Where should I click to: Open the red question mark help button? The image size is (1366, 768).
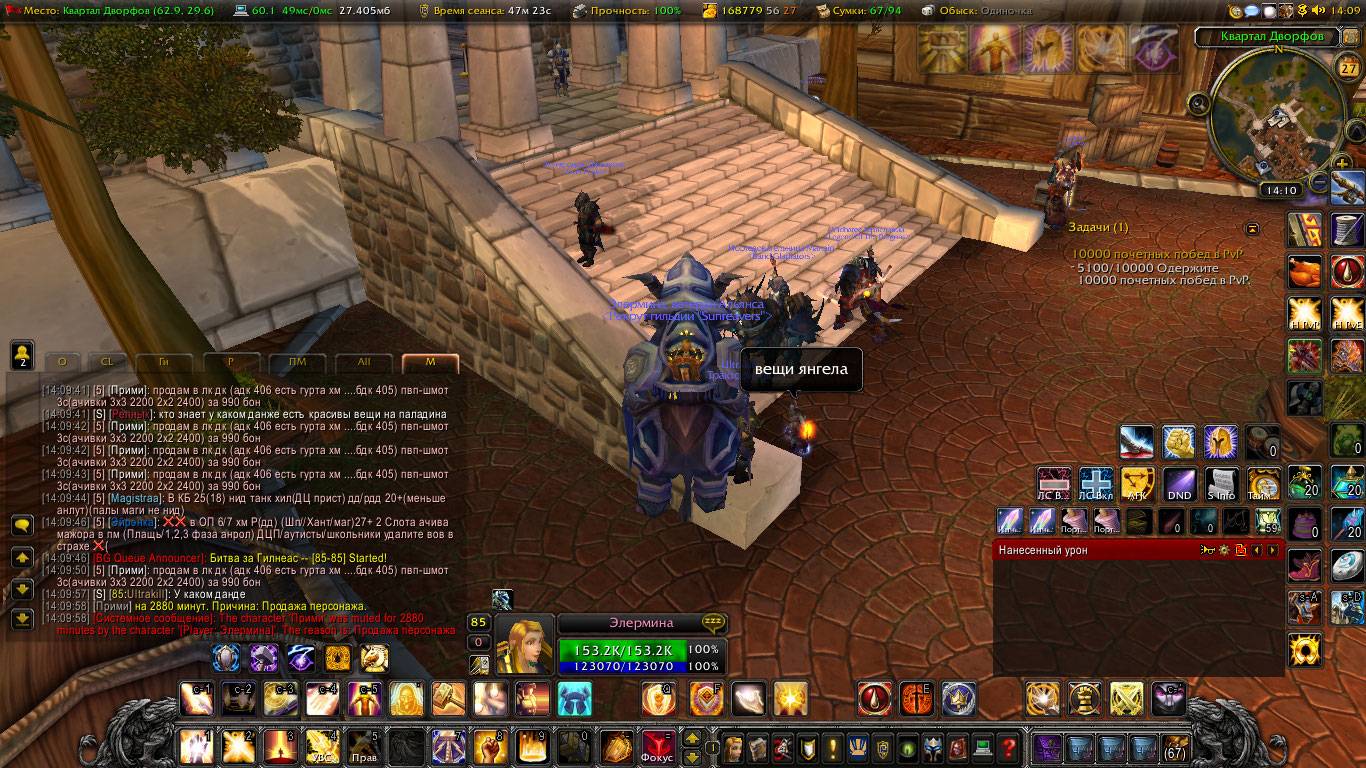point(1009,747)
